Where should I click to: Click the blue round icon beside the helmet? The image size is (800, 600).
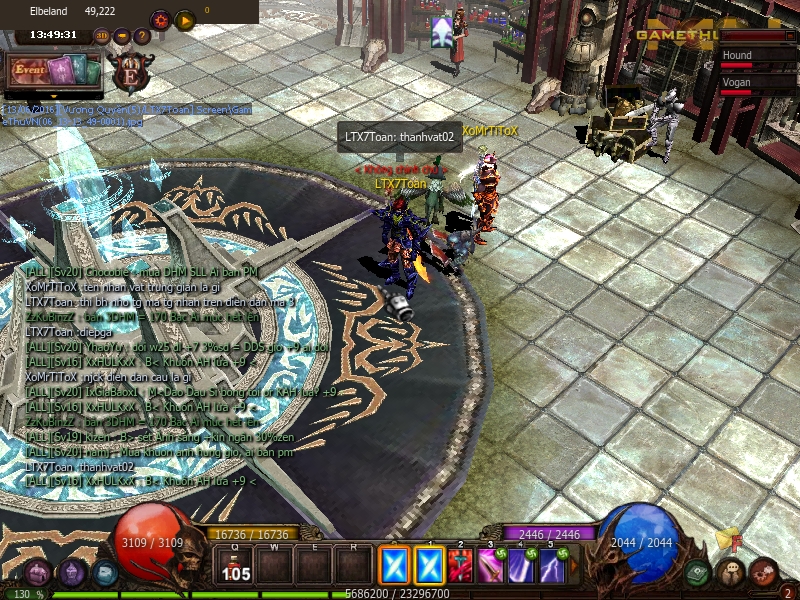tap(105, 573)
